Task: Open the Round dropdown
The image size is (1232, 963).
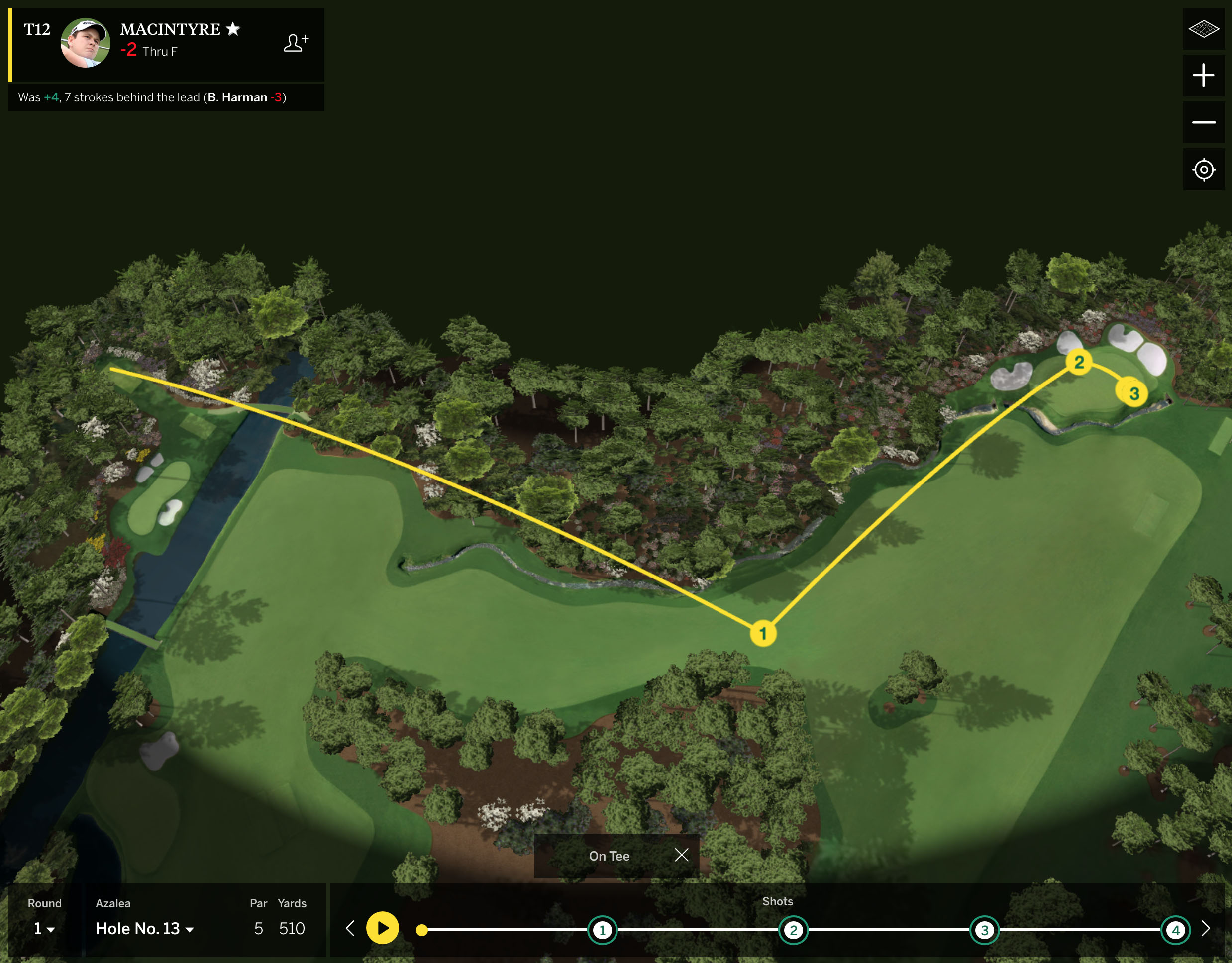Action: (x=44, y=929)
